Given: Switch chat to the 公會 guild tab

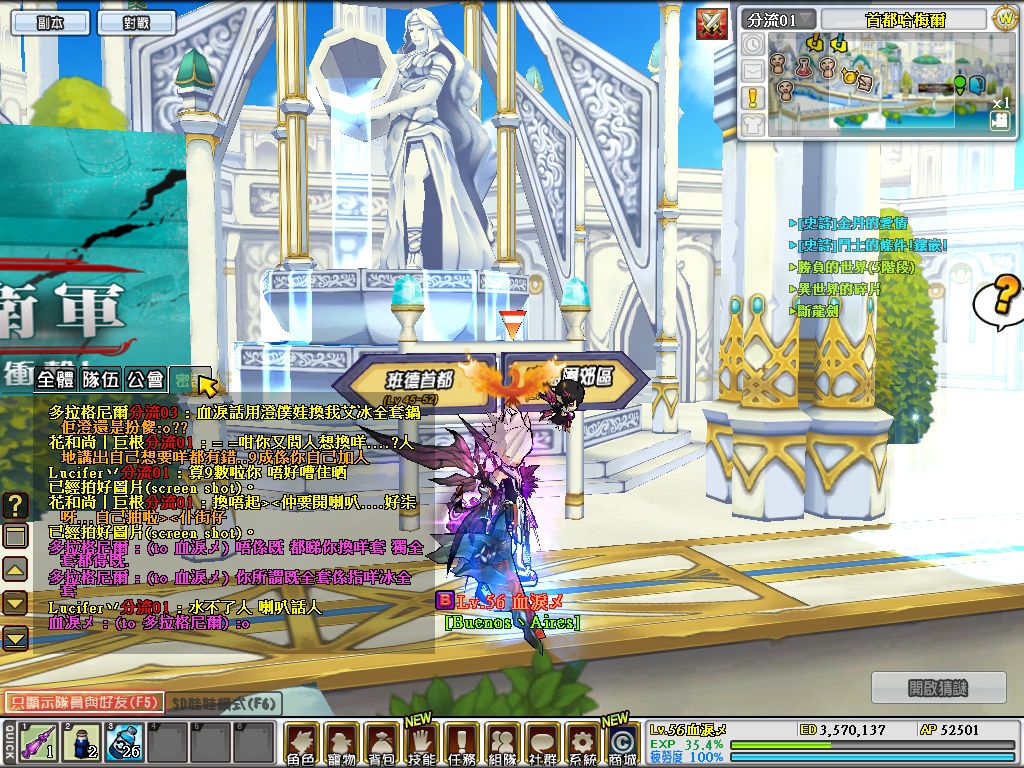Looking at the screenshot, I should [x=145, y=380].
